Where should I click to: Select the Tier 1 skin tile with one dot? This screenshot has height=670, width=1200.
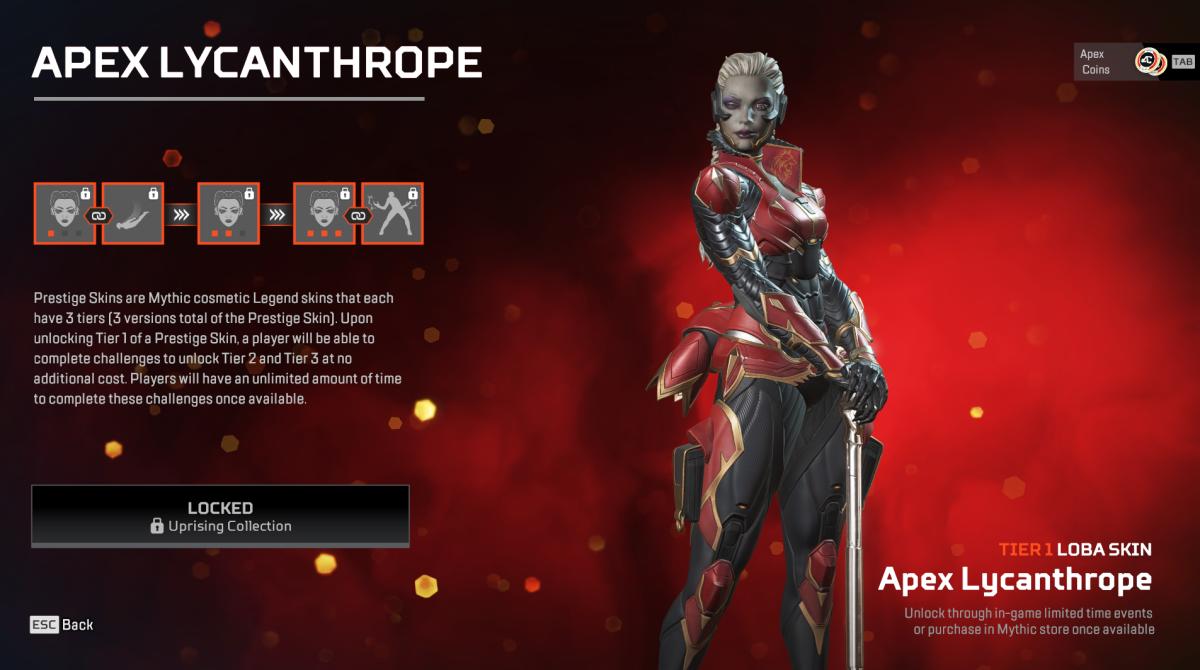coord(65,213)
